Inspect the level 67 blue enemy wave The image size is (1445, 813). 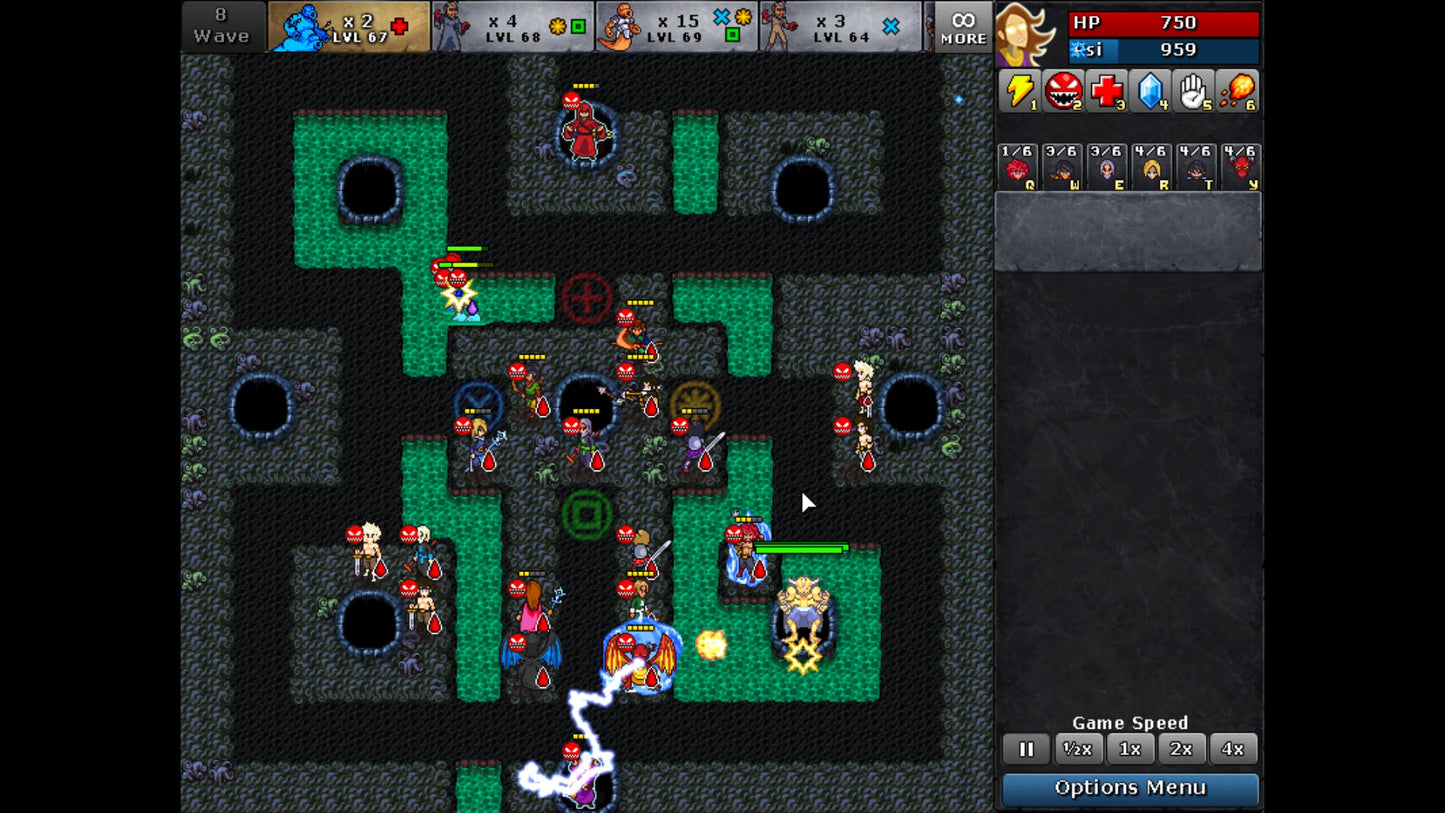click(x=349, y=27)
